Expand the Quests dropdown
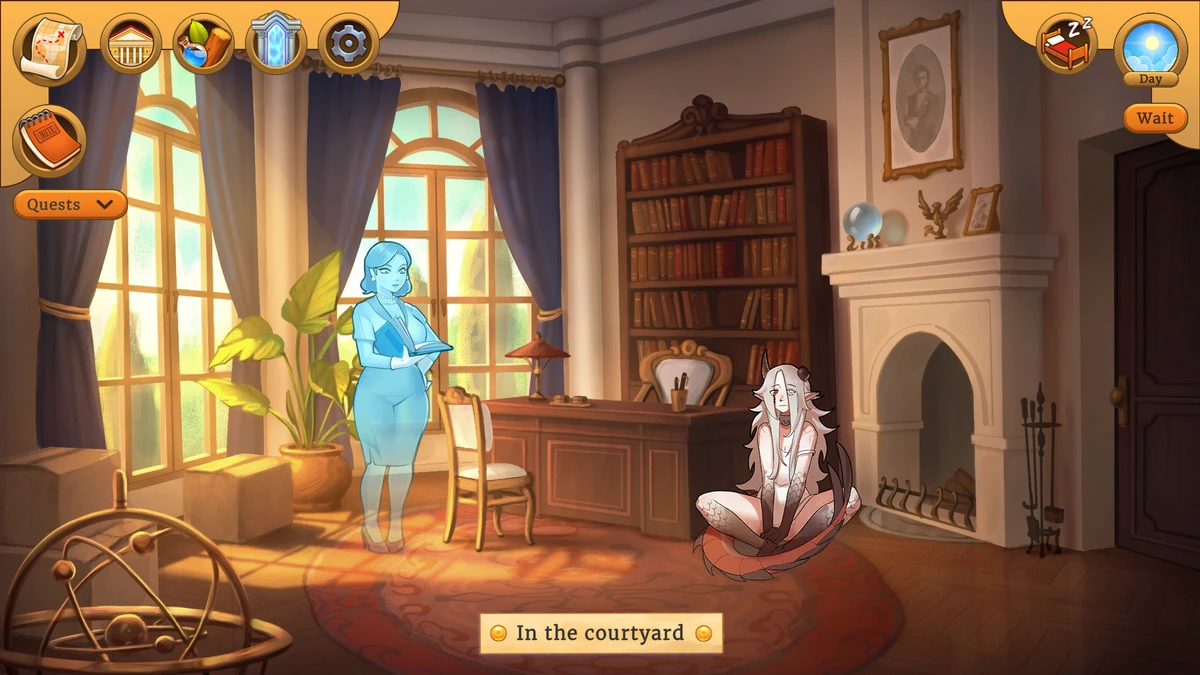This screenshot has width=1200, height=675. click(x=70, y=205)
